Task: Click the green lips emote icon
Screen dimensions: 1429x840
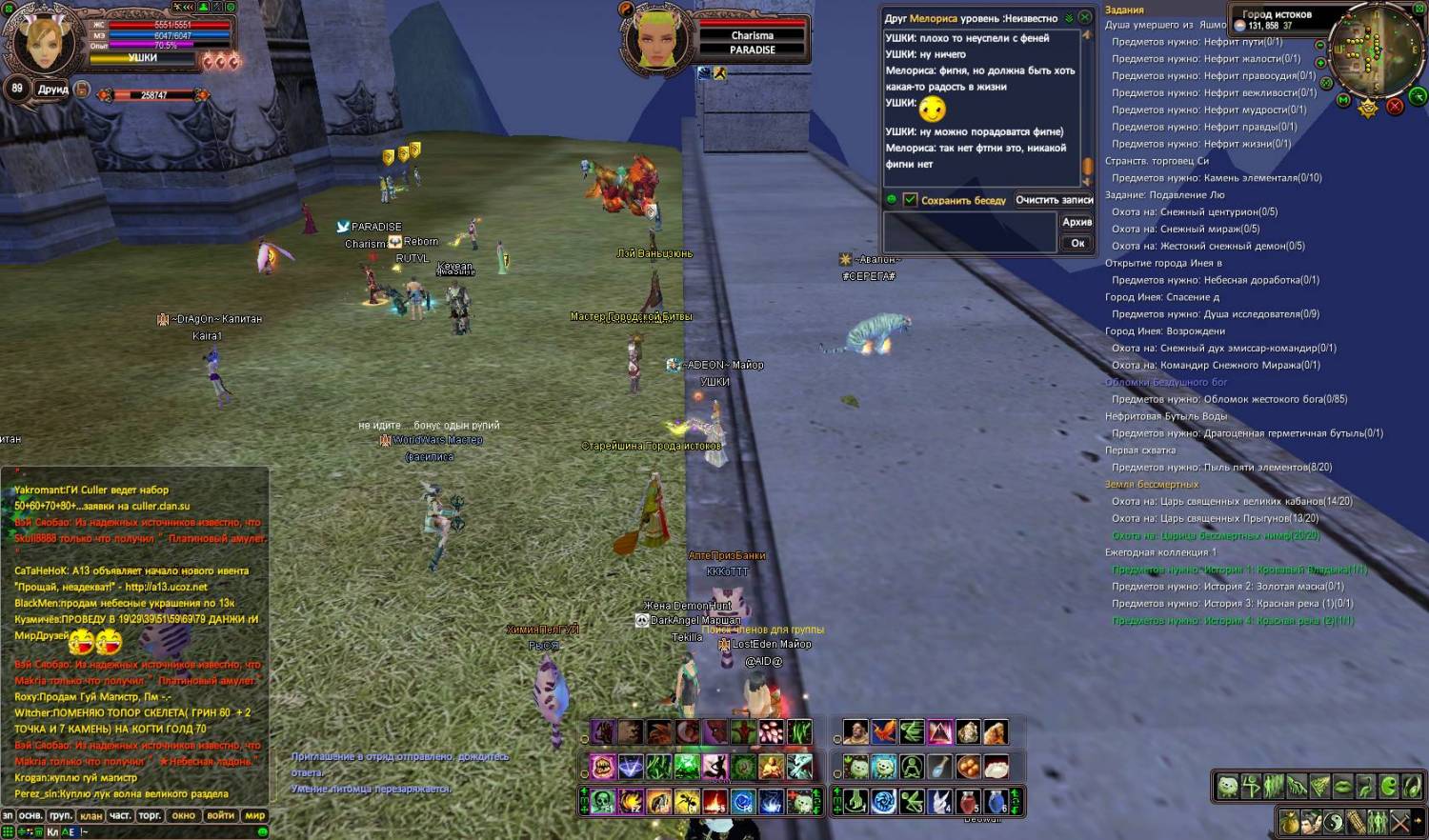Action: click(x=1342, y=787)
